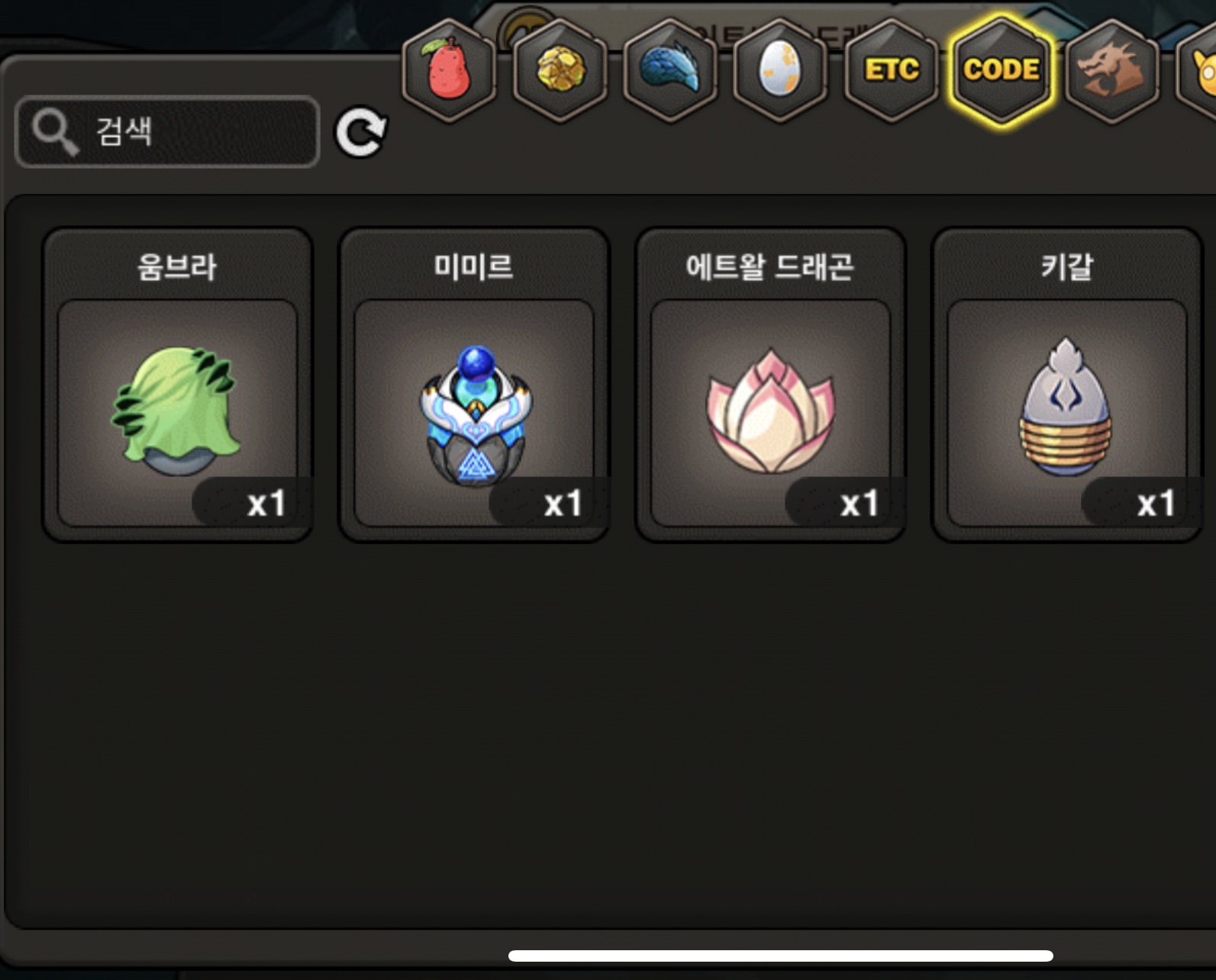
Task: Pick the 에트왈 드래곤 lotus egg
Action: tap(770, 385)
